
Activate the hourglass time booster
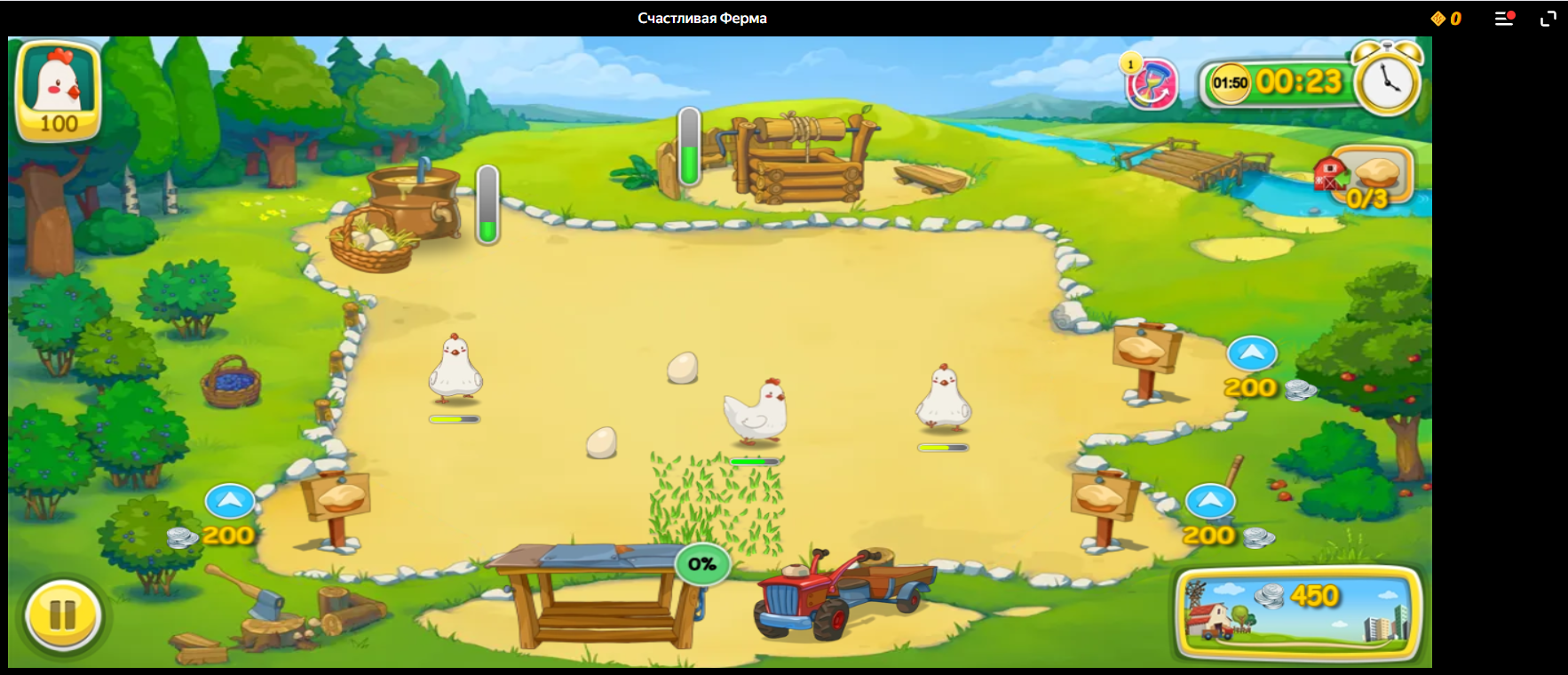(x=1152, y=85)
